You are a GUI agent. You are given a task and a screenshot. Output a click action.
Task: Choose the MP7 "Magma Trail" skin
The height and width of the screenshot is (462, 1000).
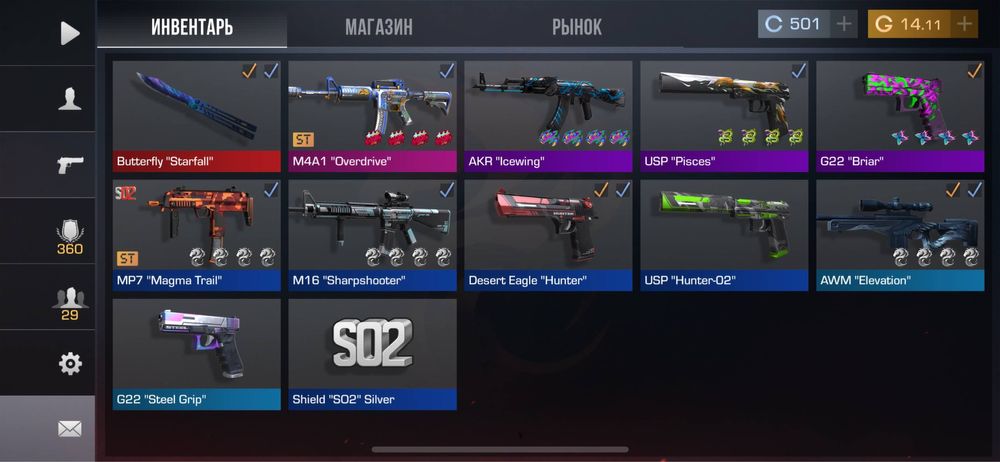click(196, 235)
